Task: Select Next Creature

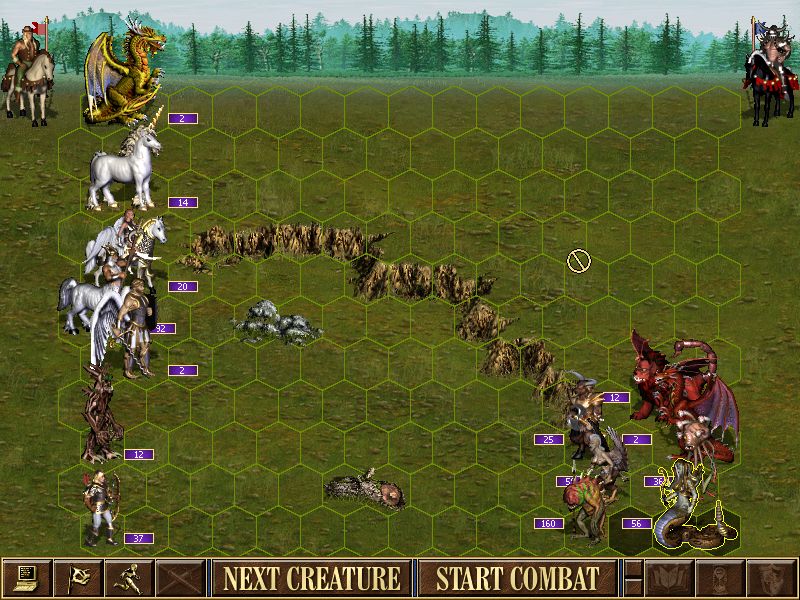Action: (311, 578)
